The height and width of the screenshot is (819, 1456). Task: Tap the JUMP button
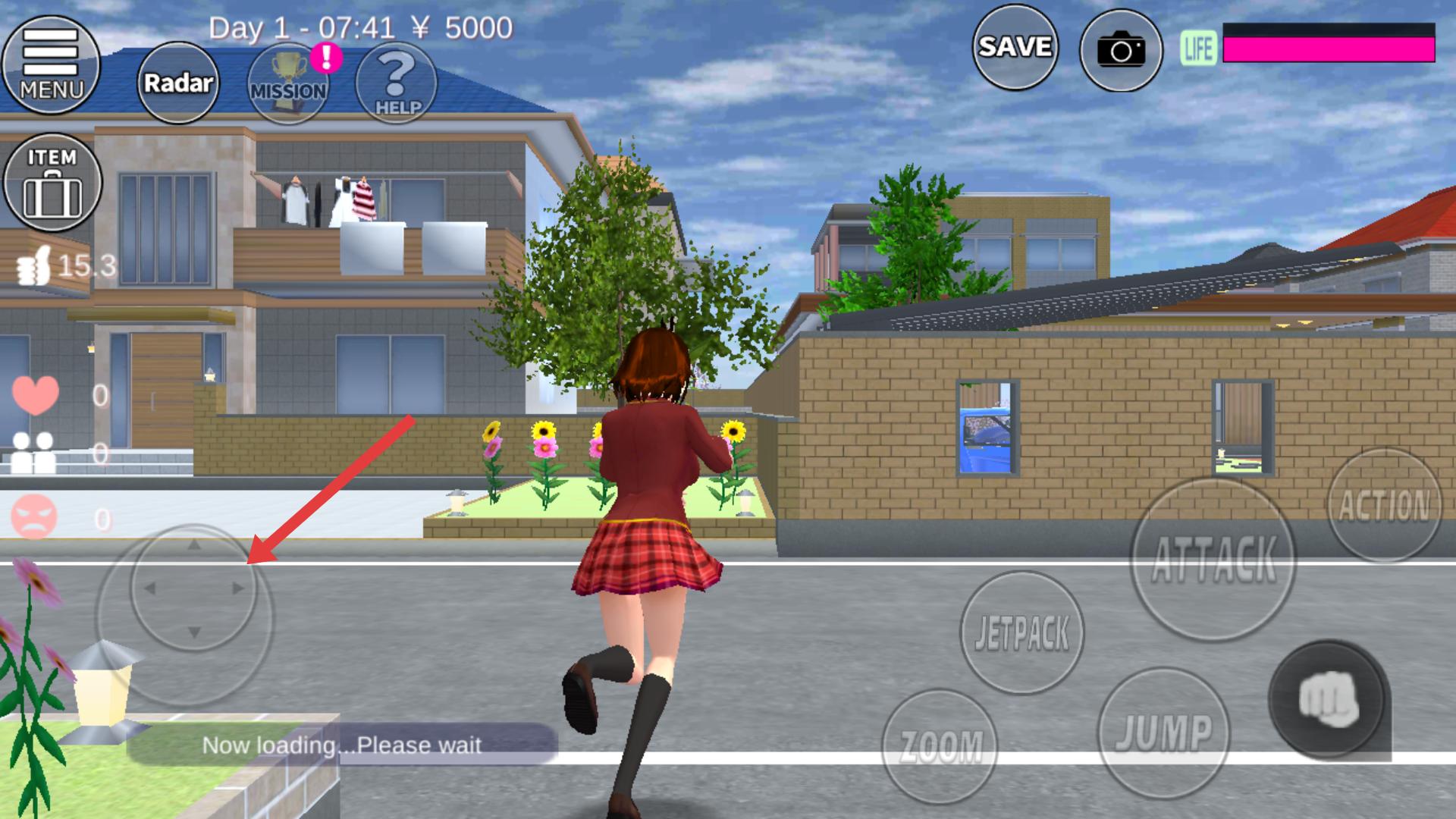coord(1163,733)
